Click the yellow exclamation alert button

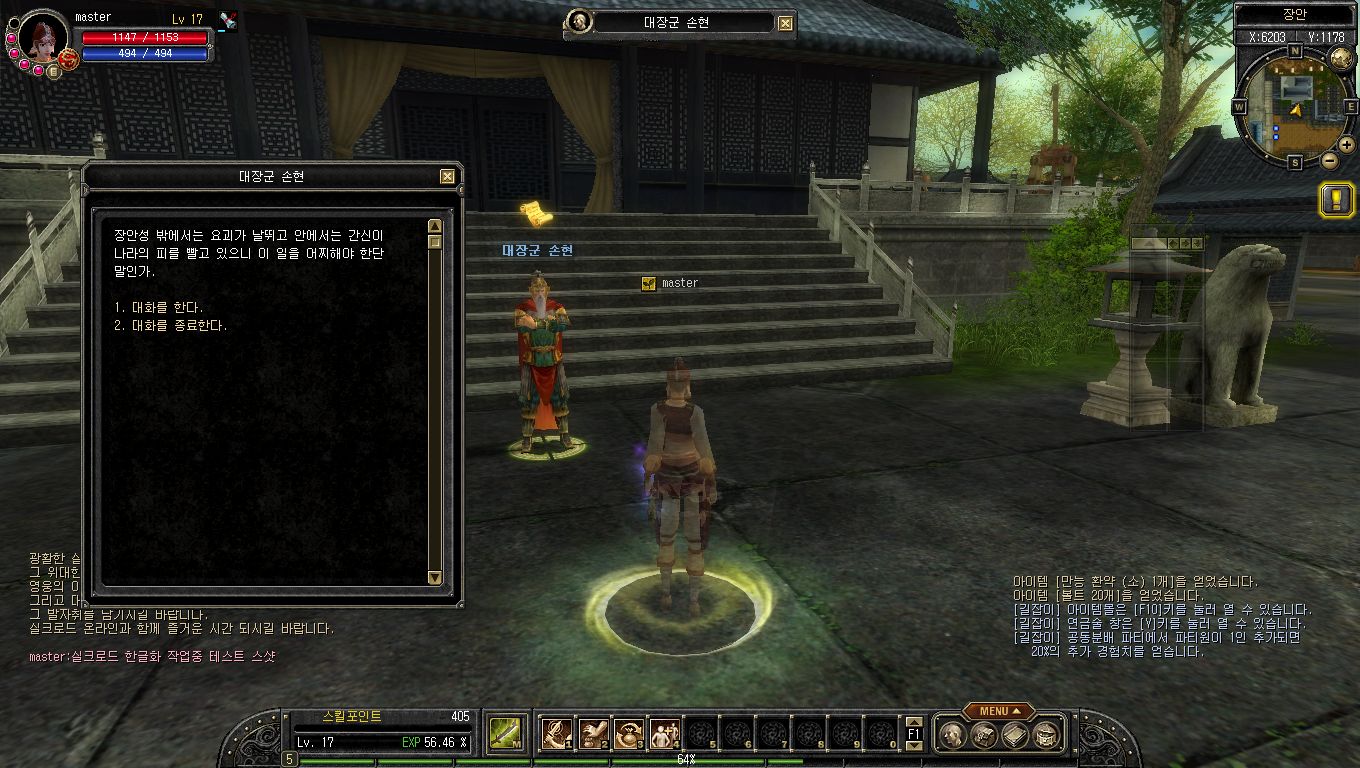pyautogui.click(x=1336, y=200)
